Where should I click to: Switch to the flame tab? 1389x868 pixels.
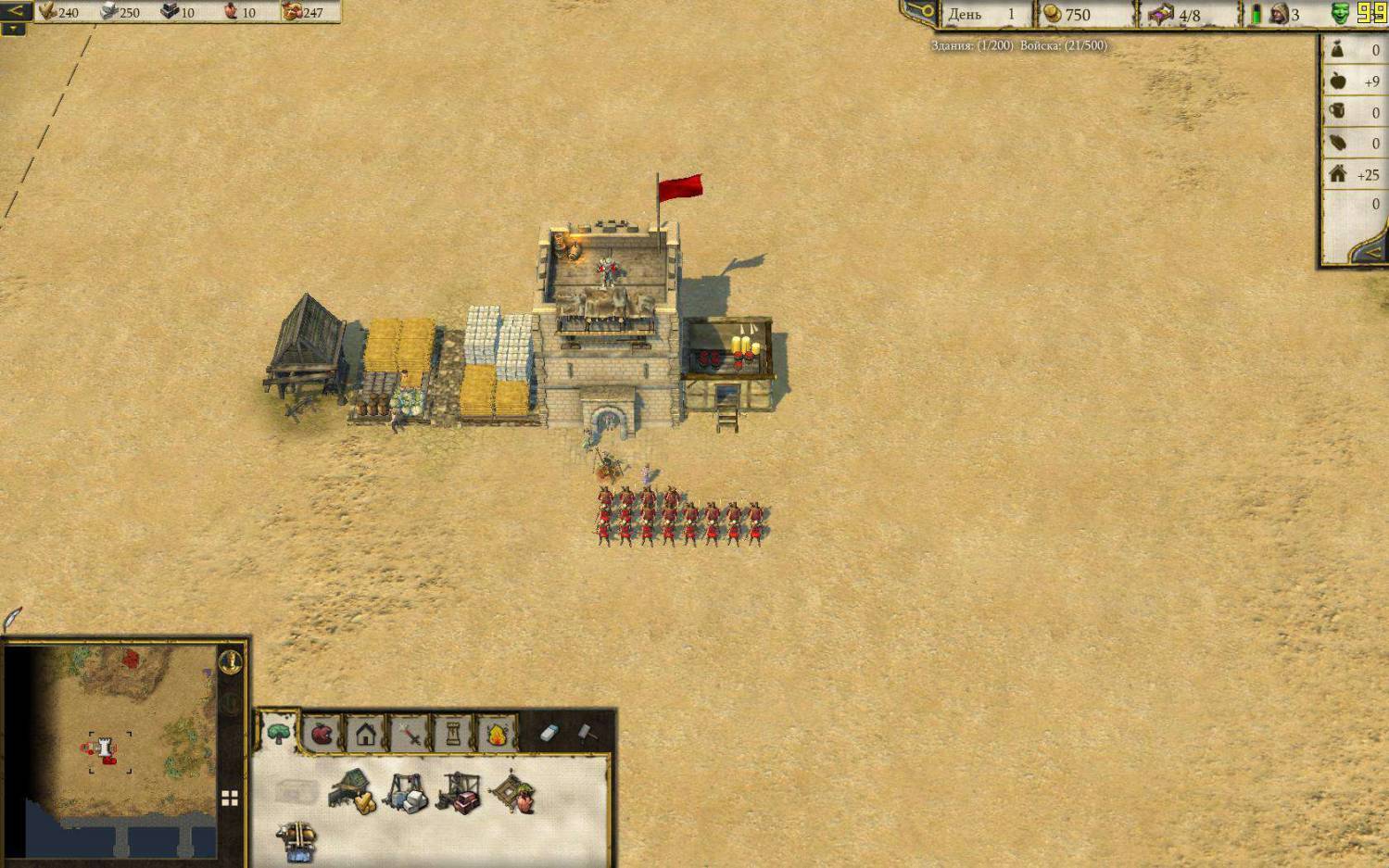(496, 734)
